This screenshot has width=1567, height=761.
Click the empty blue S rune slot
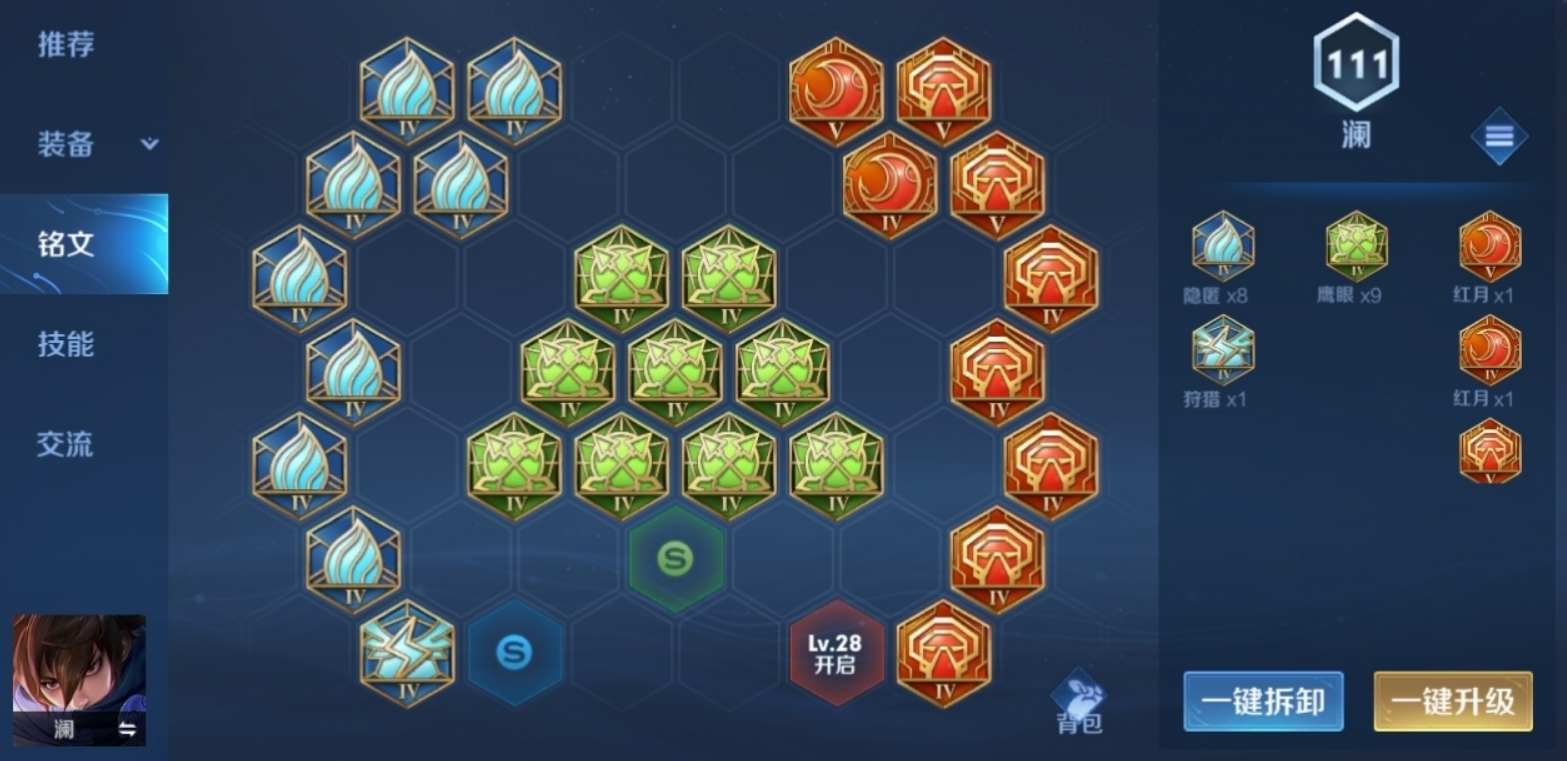(x=514, y=653)
